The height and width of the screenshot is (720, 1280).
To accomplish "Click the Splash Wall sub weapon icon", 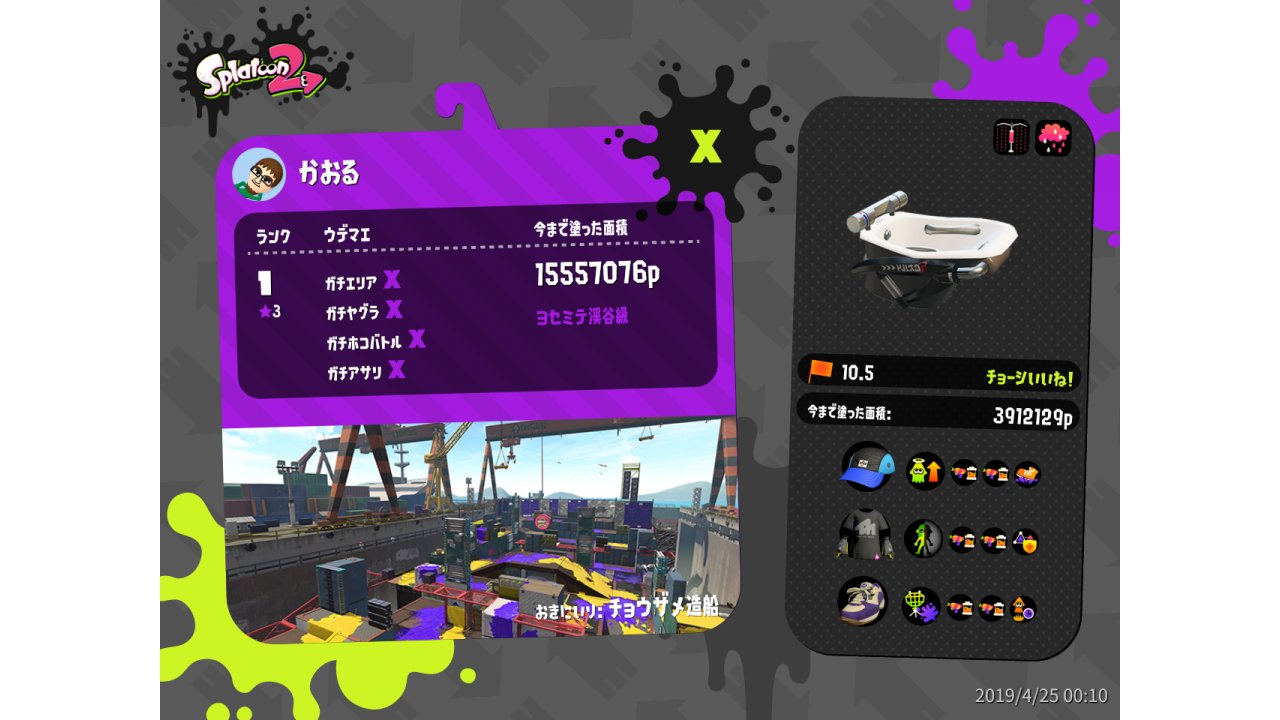I will [1011, 138].
